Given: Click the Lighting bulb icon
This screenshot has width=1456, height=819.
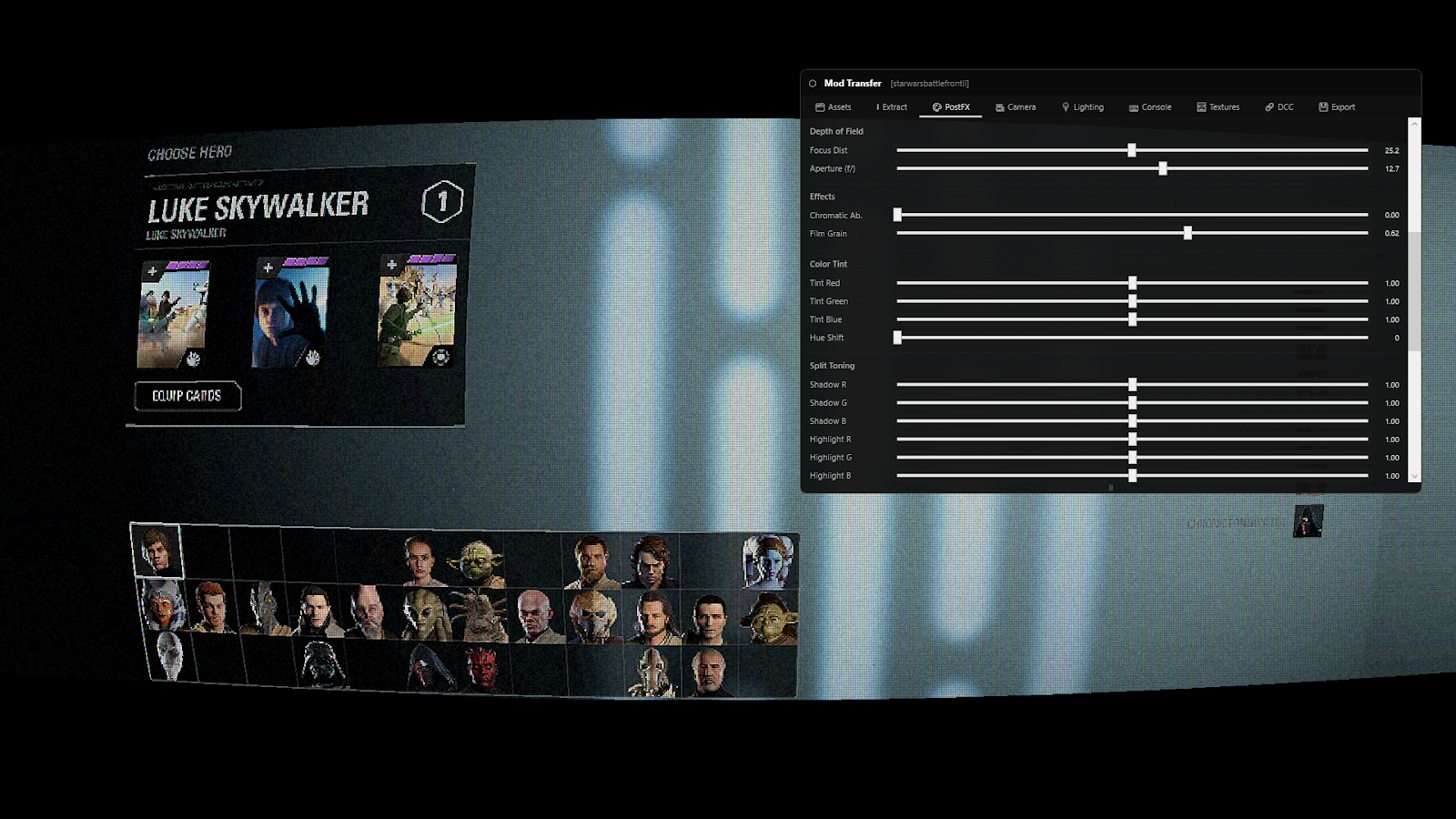Looking at the screenshot, I should click(1066, 106).
